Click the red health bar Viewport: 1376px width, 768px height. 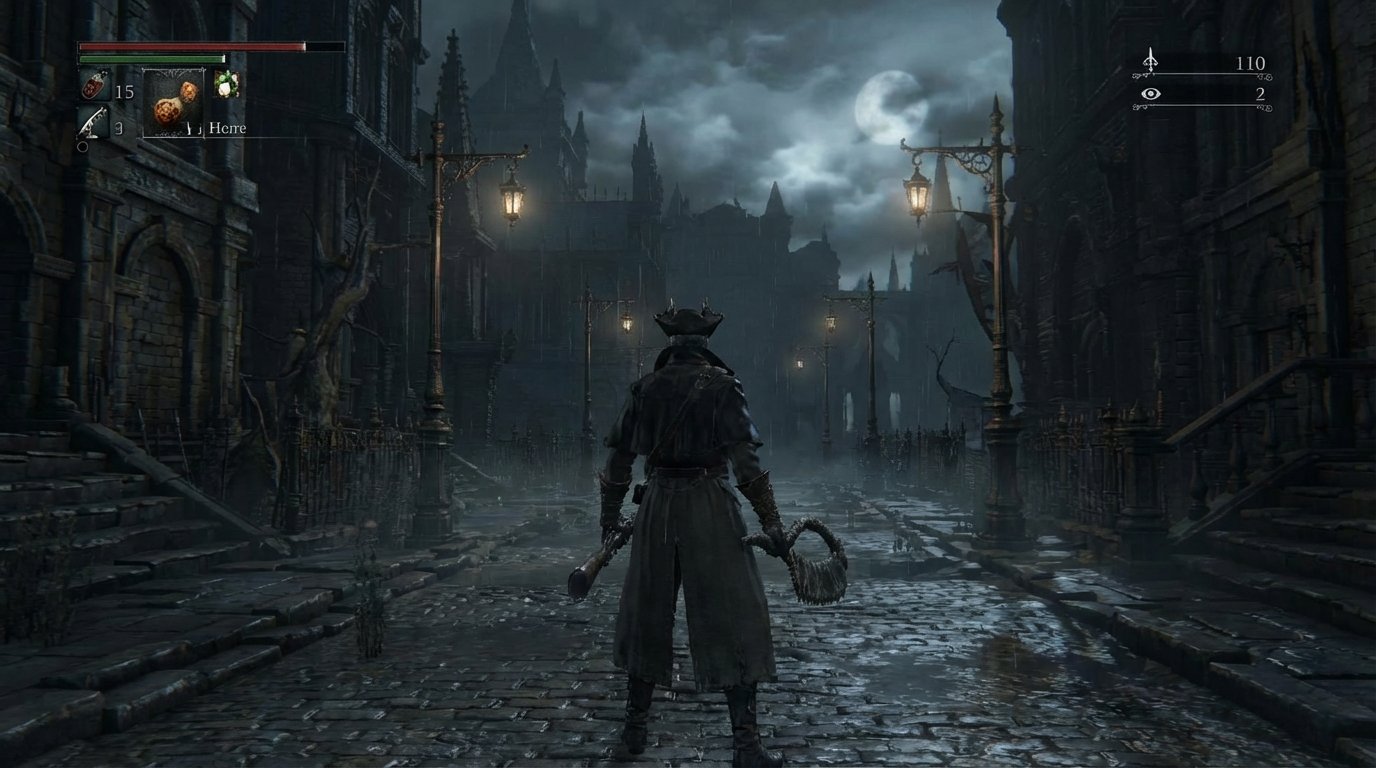coord(190,47)
